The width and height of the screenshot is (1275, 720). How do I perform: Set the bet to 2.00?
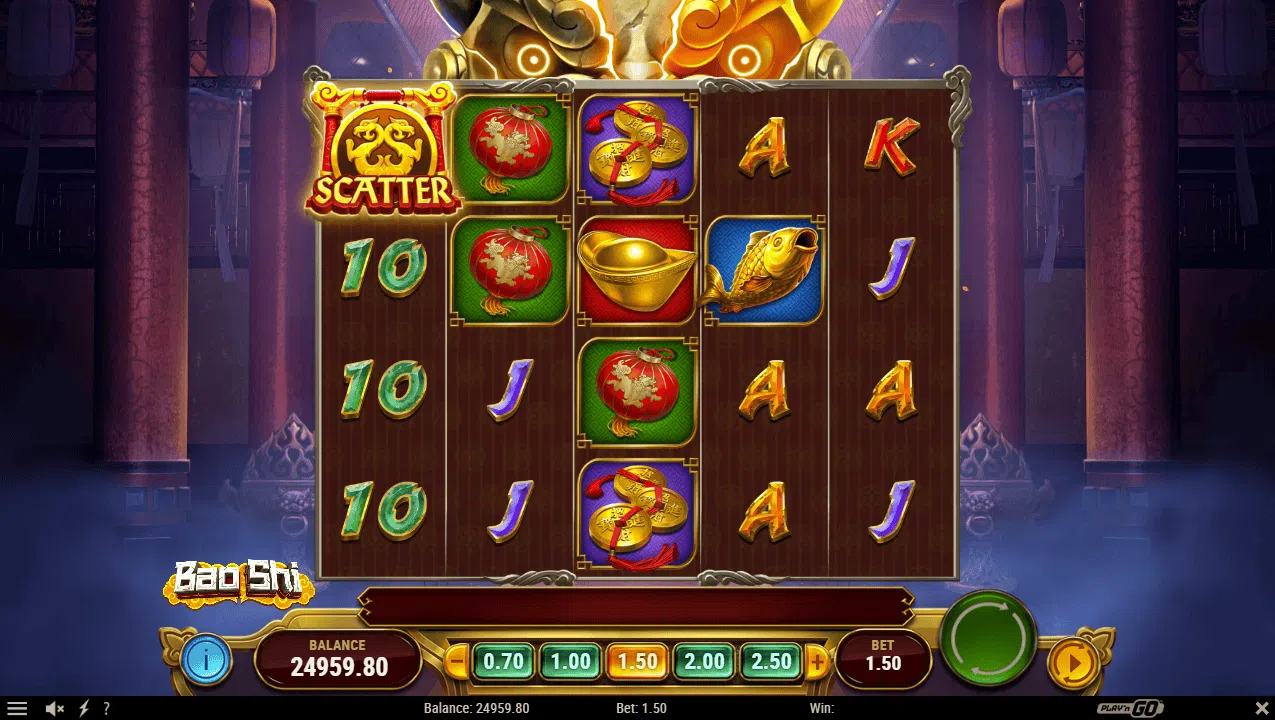(x=704, y=661)
